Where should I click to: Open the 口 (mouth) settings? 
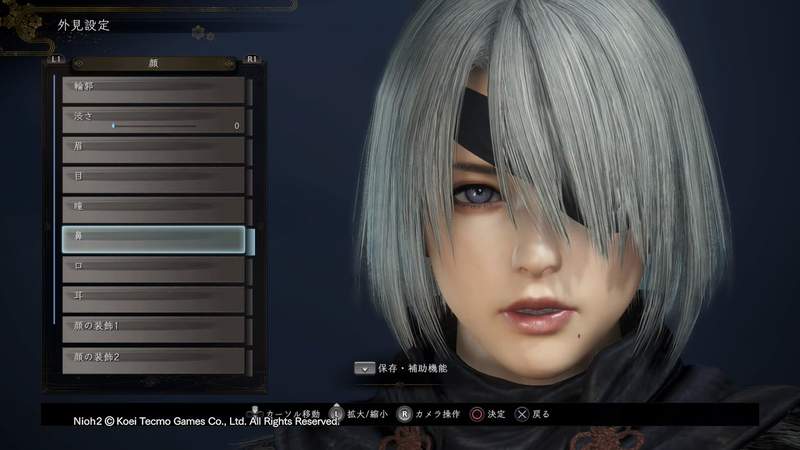coord(153,269)
